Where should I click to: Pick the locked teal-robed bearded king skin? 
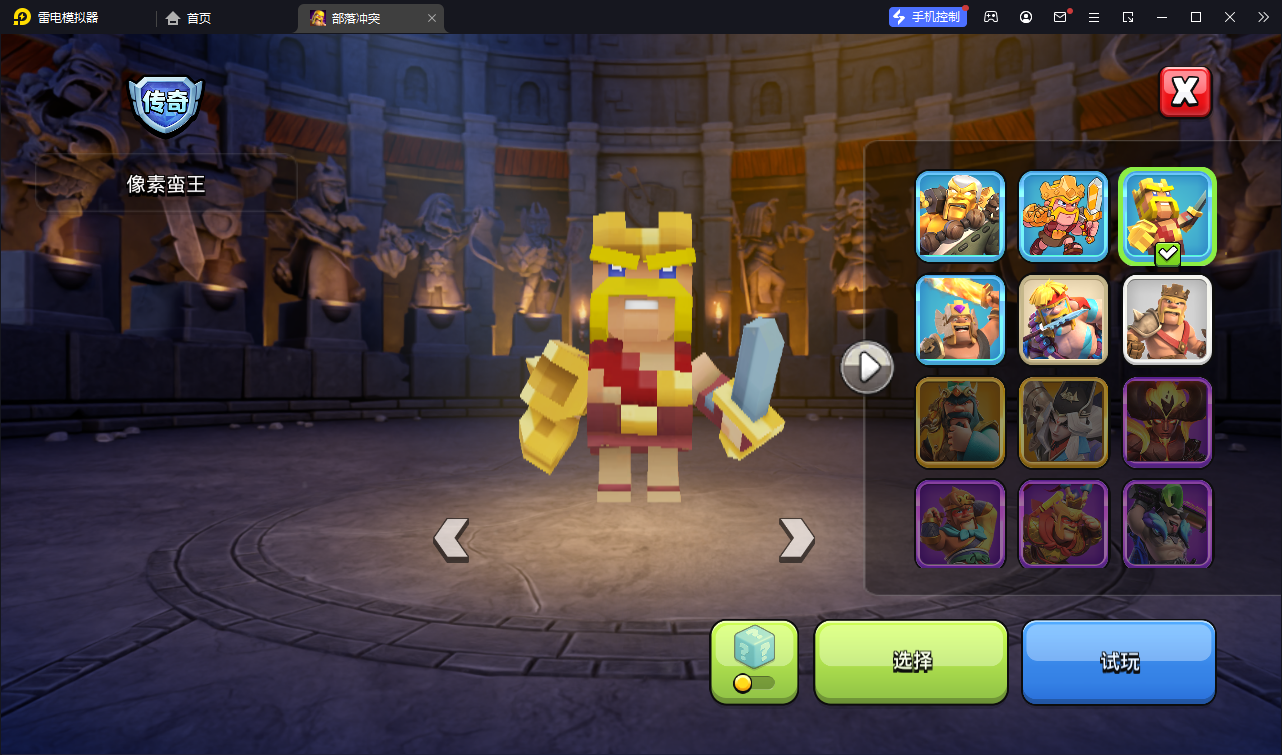coord(960,422)
